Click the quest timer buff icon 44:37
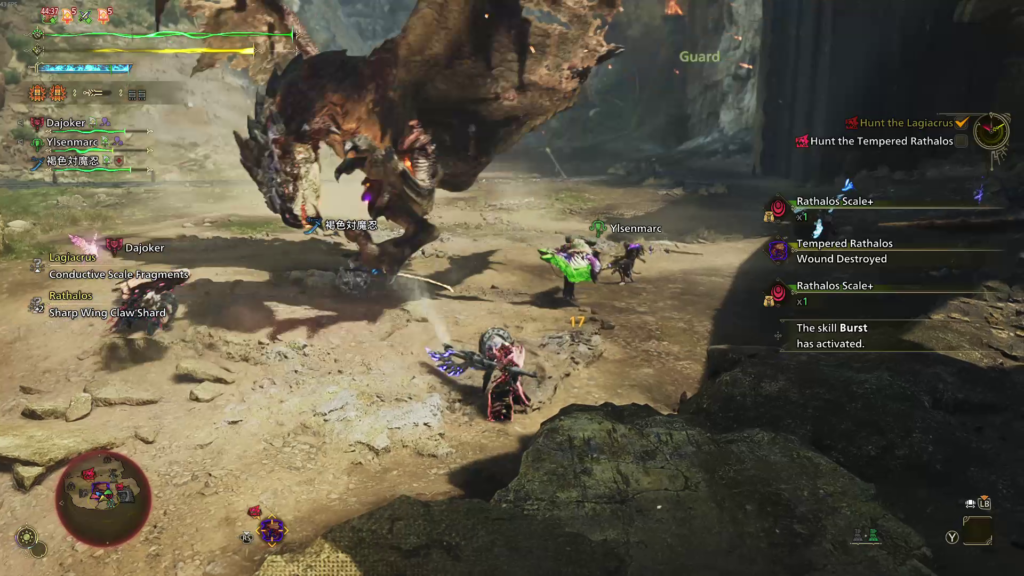 [48, 15]
